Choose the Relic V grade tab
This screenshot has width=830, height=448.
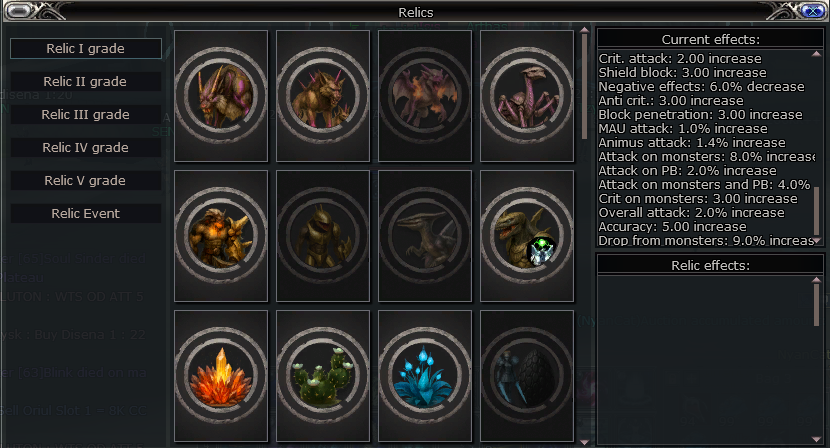click(x=86, y=181)
